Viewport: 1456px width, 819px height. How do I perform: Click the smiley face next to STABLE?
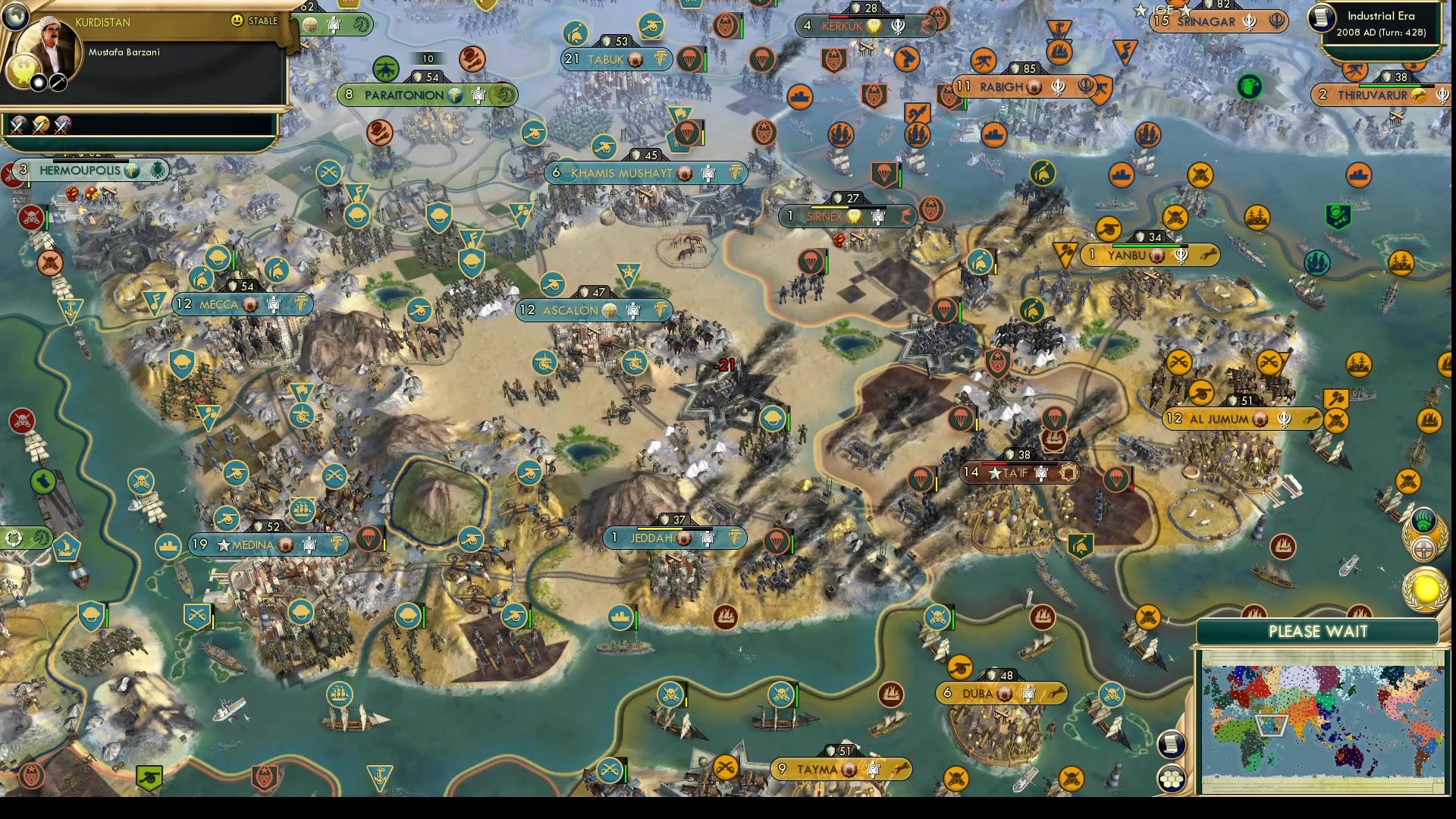coord(237,20)
